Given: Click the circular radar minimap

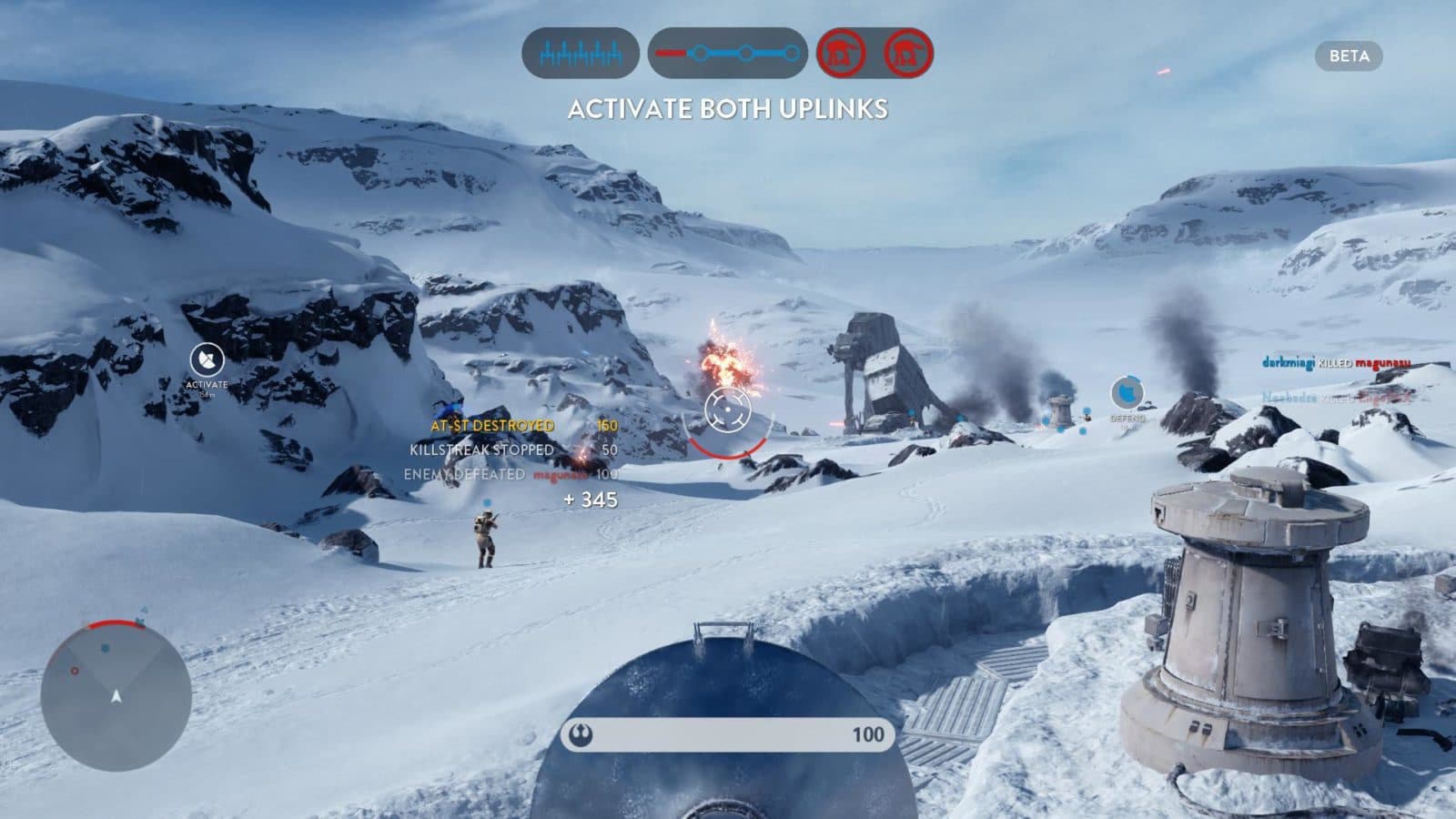Looking at the screenshot, I should (116, 698).
